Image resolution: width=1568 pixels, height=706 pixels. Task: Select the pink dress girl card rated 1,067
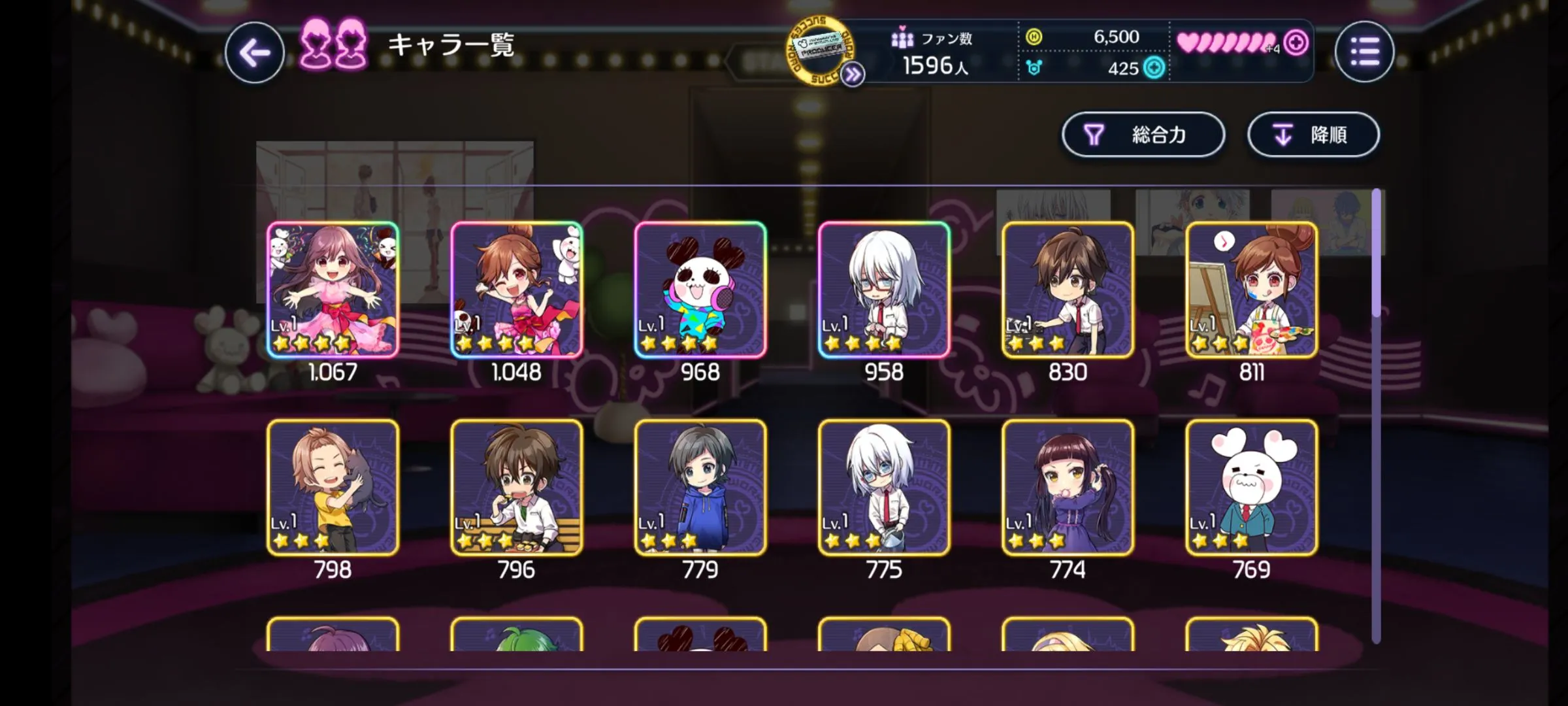coord(333,290)
